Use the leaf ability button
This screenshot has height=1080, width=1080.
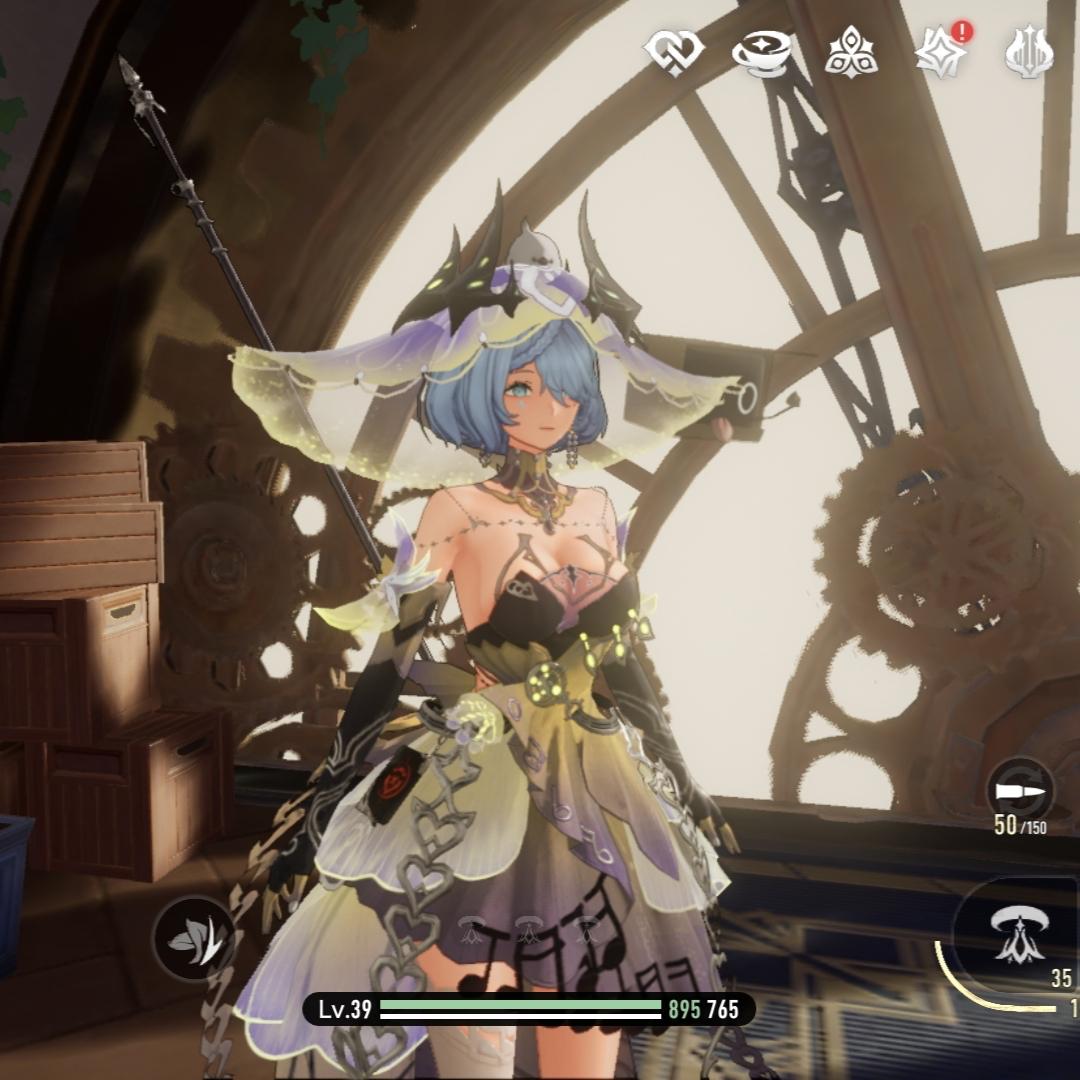point(194,938)
